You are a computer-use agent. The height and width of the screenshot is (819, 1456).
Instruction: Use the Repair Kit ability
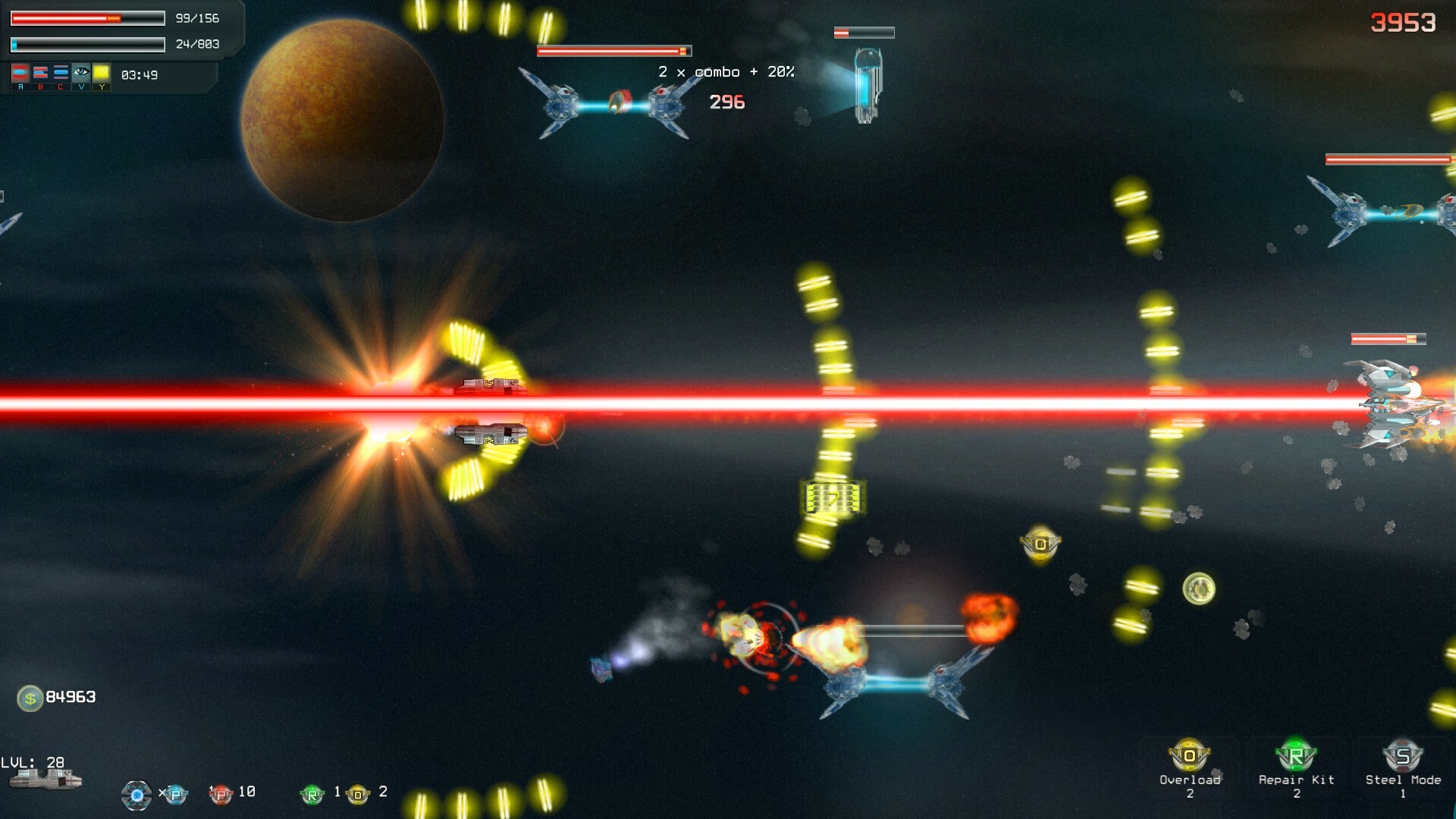click(1295, 756)
